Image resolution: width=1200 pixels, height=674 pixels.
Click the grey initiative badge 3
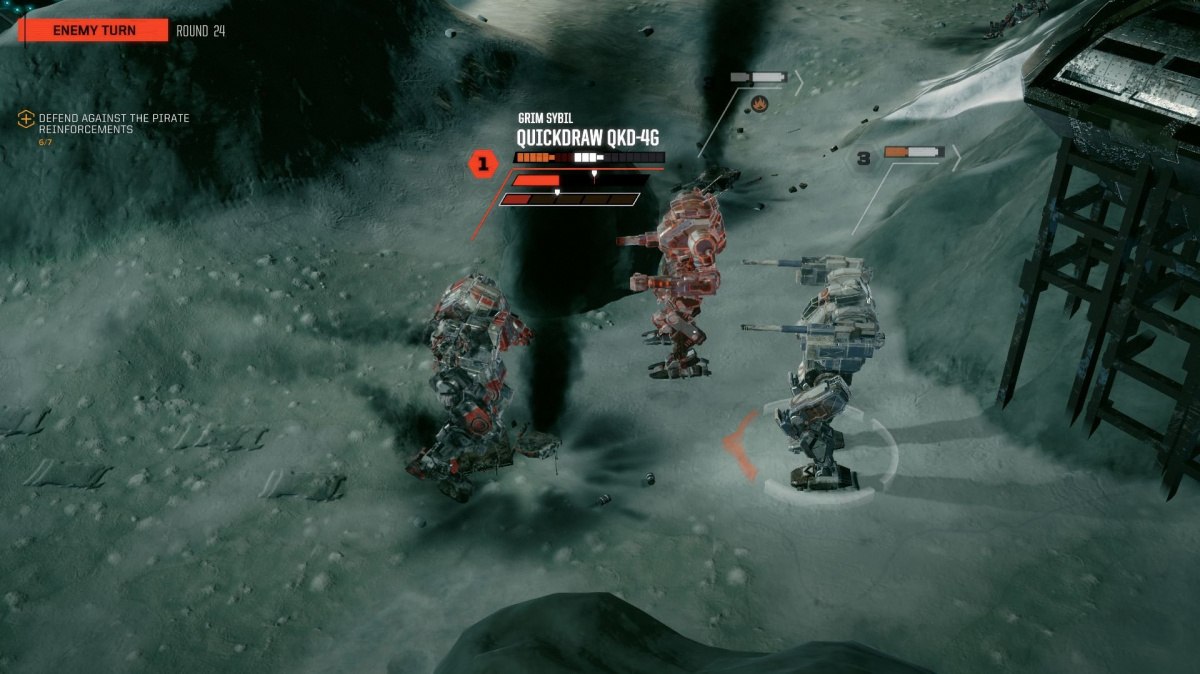coord(863,158)
